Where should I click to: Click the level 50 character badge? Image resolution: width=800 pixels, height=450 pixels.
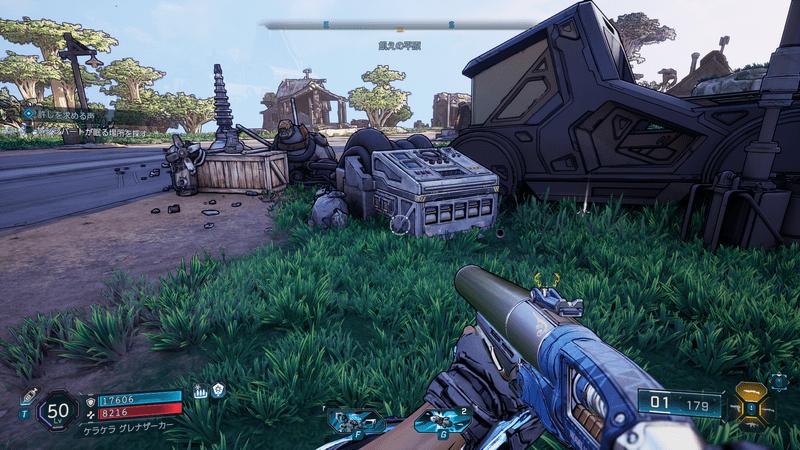pyautogui.click(x=59, y=410)
